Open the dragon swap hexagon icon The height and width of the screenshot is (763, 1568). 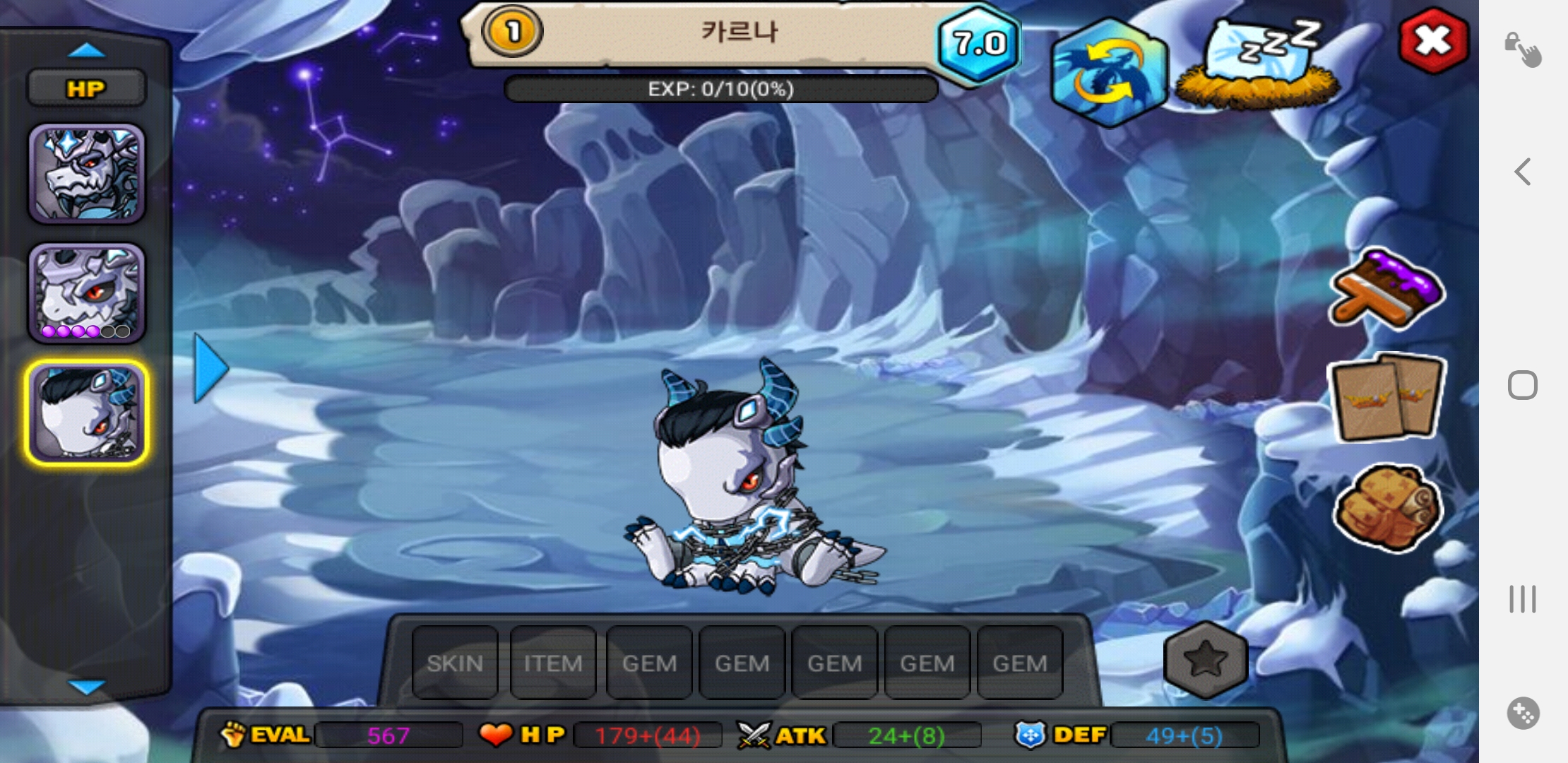[x=1108, y=72]
